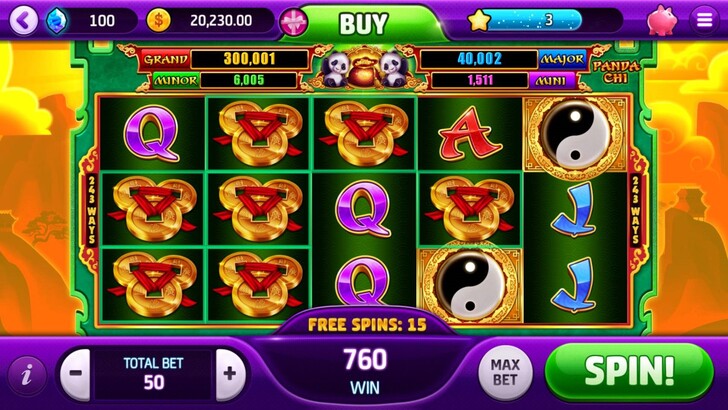Tap the gold dollar coin icon
The height and width of the screenshot is (410, 728).
[x=158, y=20]
